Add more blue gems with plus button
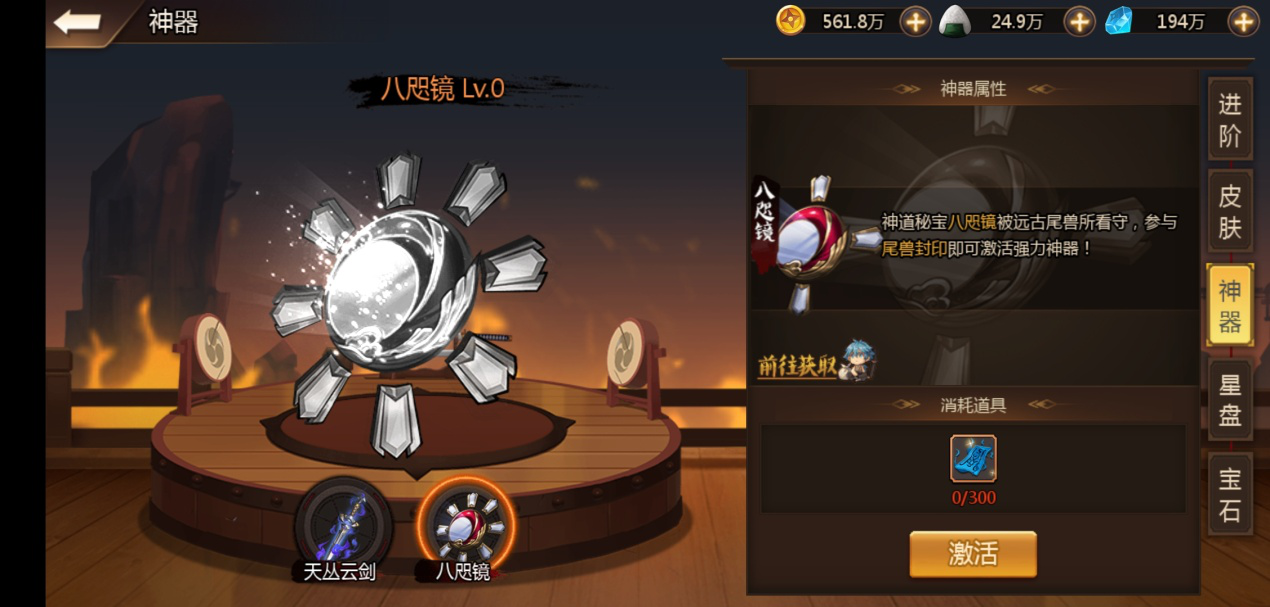Screen dimensions: 1270x607 pyautogui.click(x=1243, y=21)
